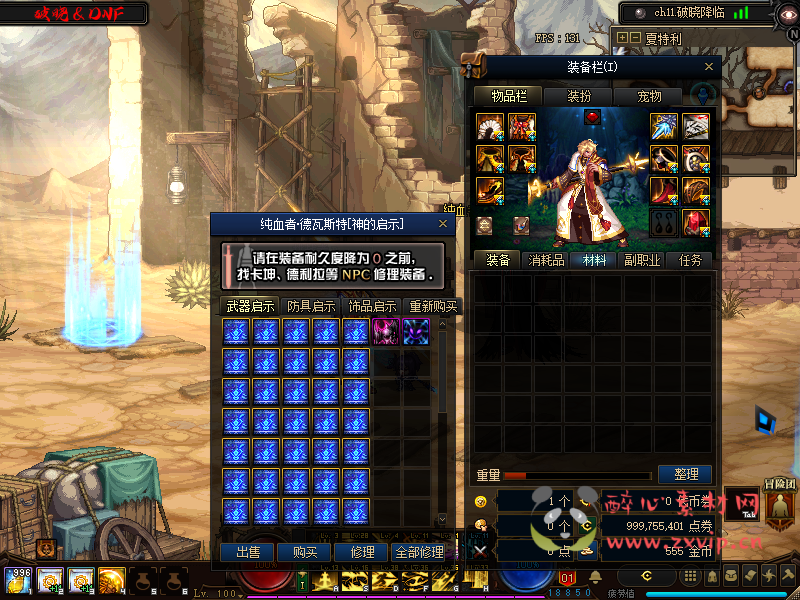
Task: Select the 物品栏 items tab
Action: click(508, 96)
